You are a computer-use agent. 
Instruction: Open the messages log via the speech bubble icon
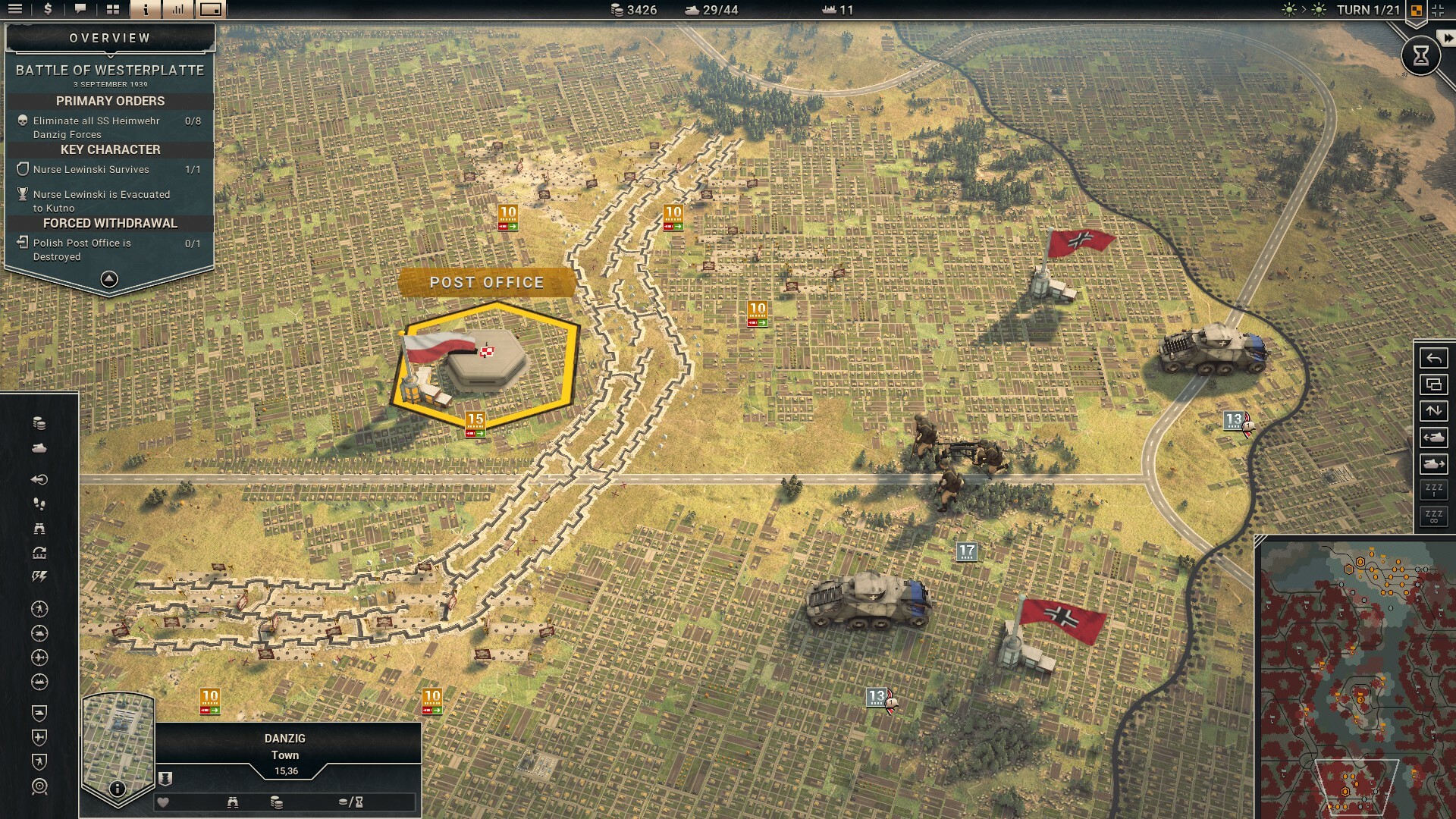pos(79,11)
